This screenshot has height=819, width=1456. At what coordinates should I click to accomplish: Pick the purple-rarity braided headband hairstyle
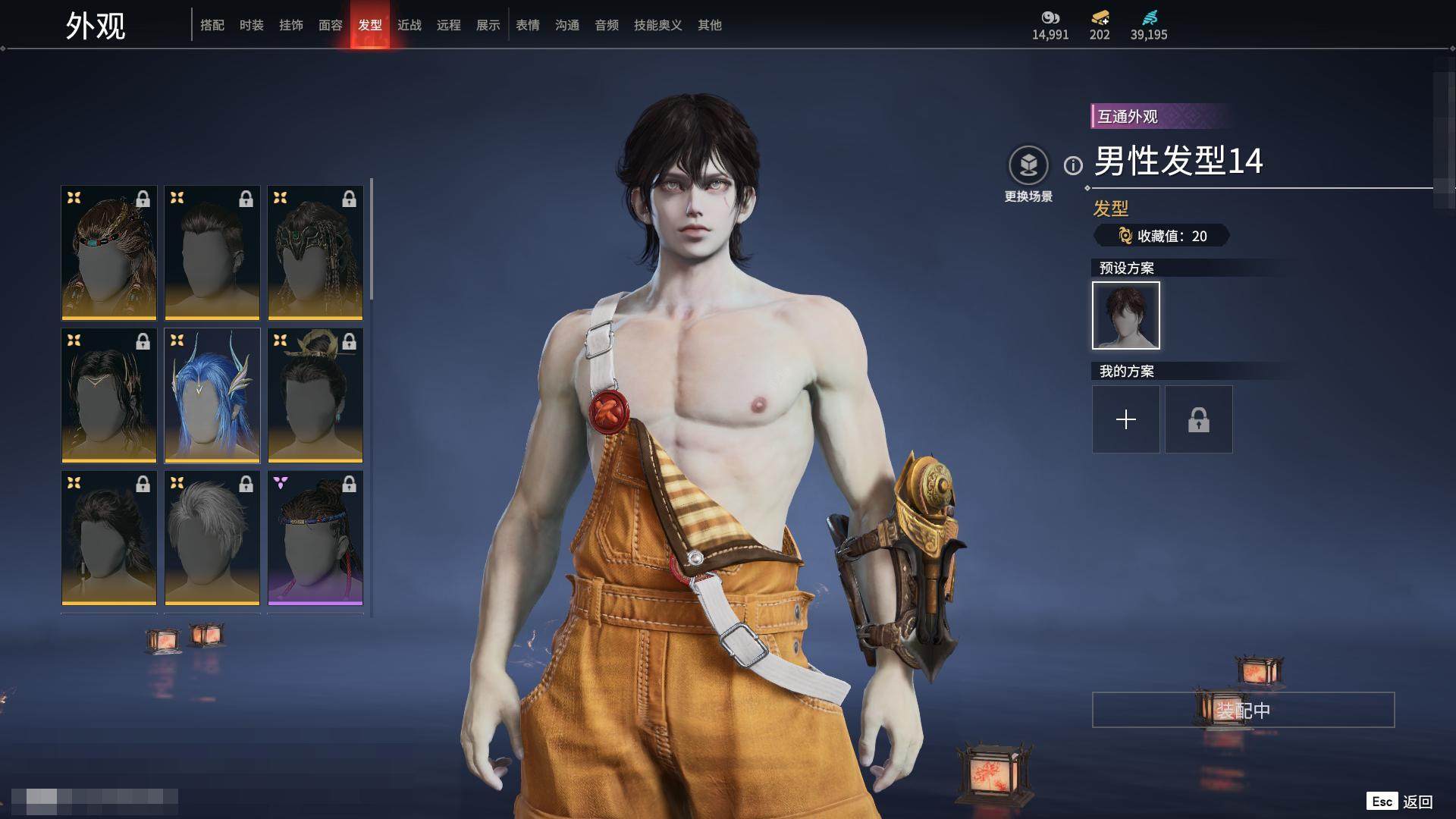pos(315,538)
